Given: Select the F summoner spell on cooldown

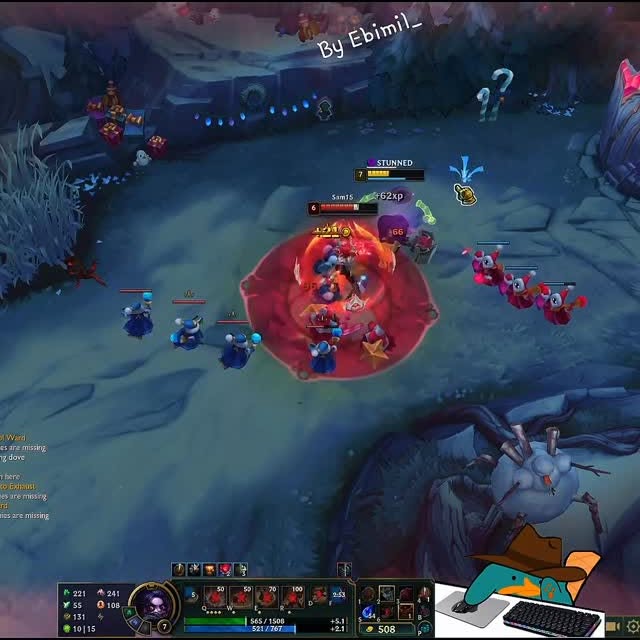Looking at the screenshot, I should click(339, 596).
